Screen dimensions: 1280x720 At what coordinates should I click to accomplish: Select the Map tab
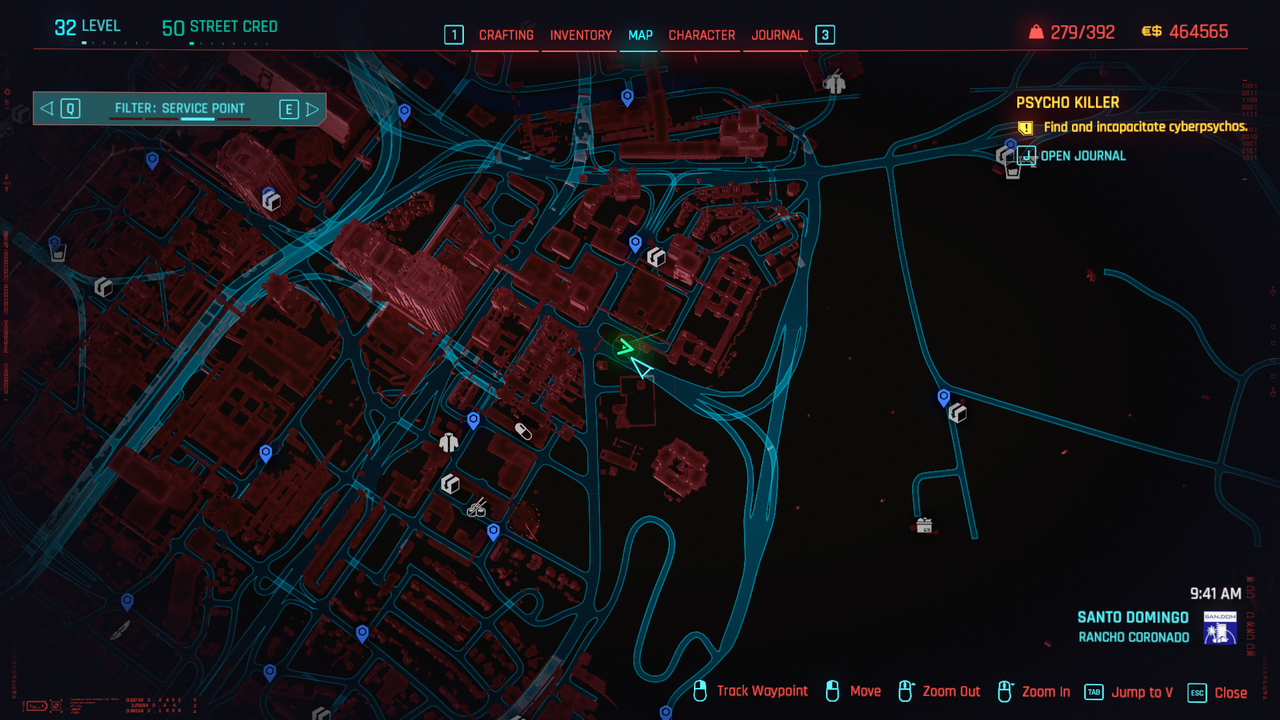pos(640,35)
